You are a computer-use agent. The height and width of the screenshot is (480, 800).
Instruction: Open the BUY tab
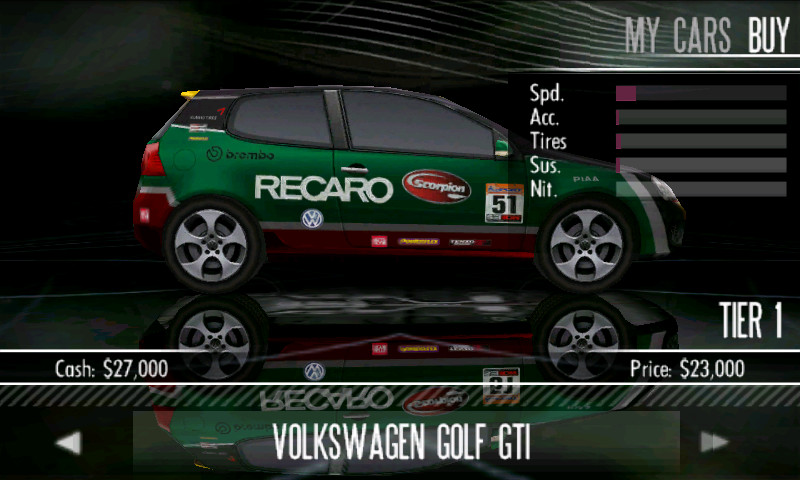coord(769,36)
